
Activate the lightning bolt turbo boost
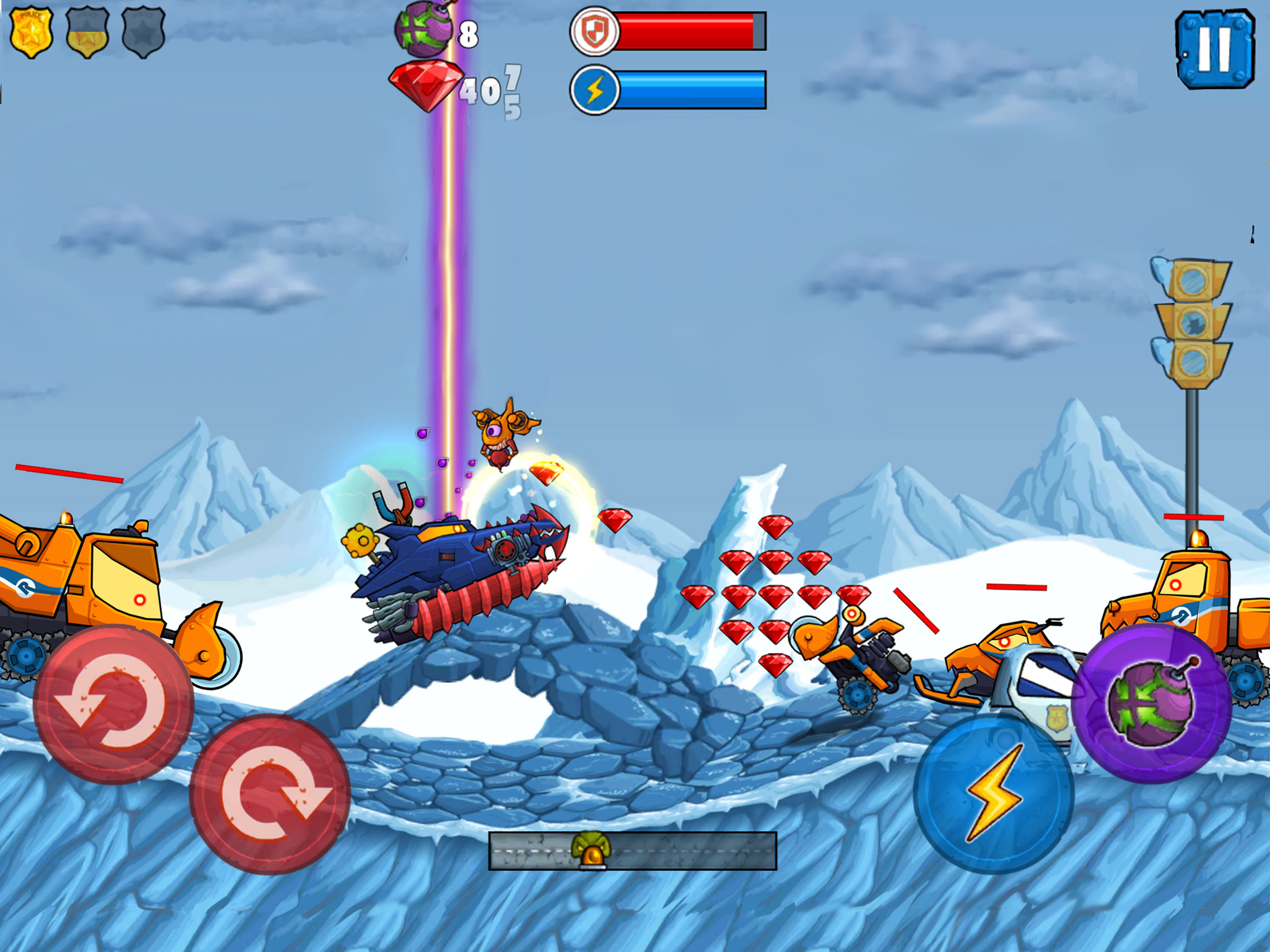coord(994,794)
